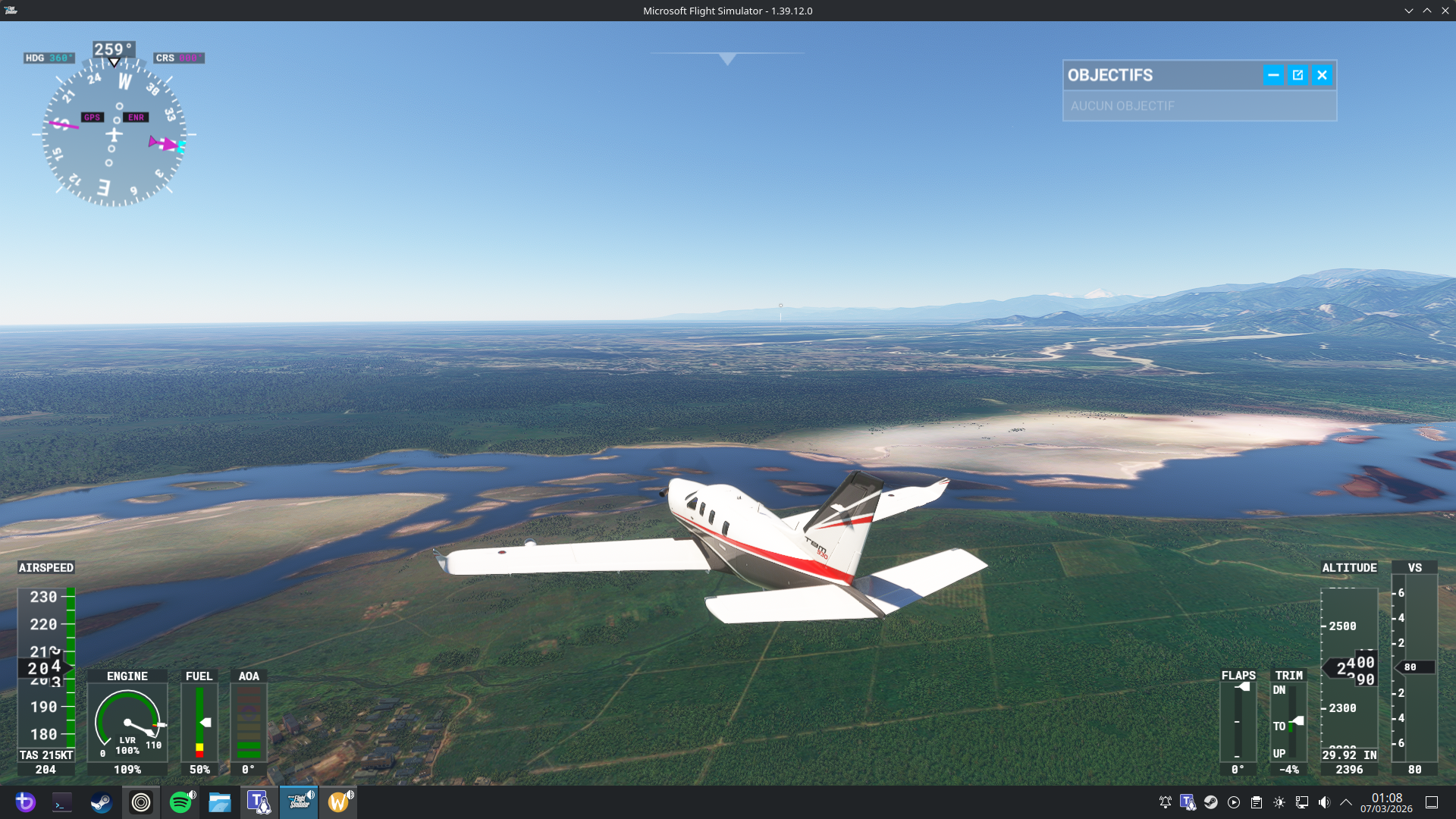Open the toolbar handle at top center

pos(726,58)
